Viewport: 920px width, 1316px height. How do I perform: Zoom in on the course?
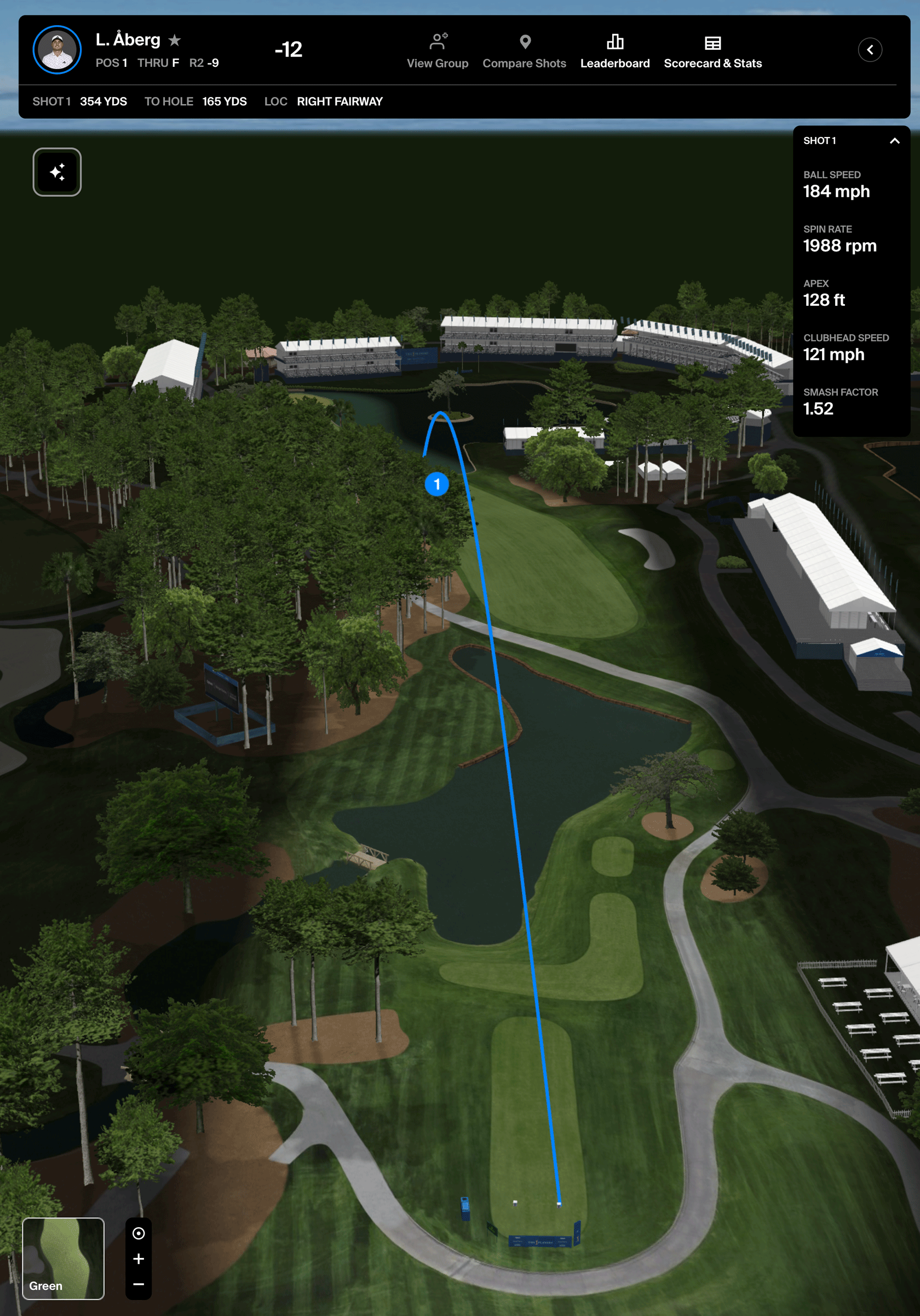(139, 1258)
